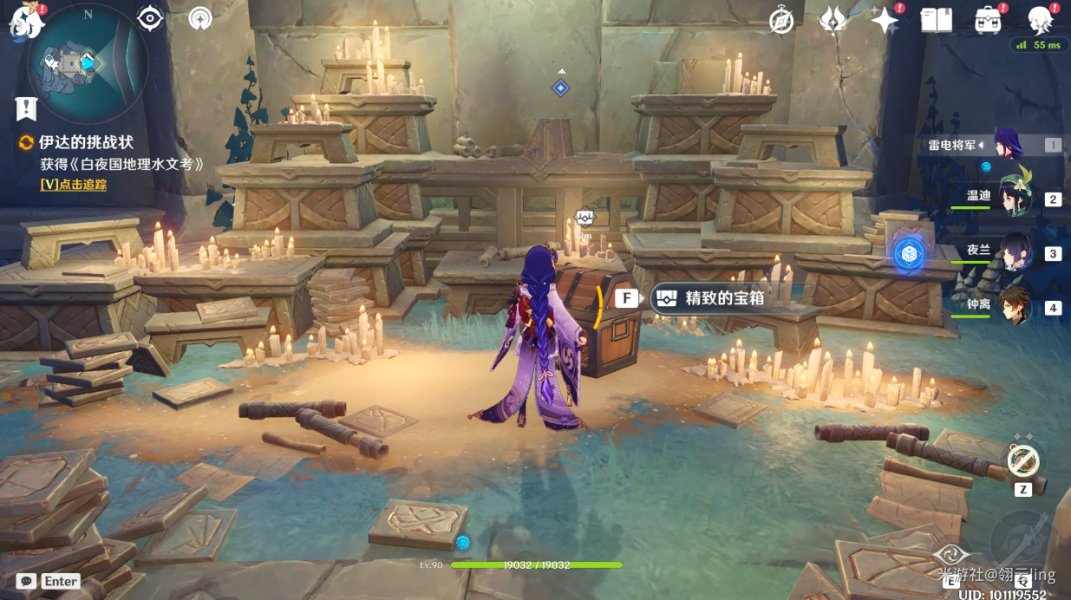Activate the elemental sight eye icon

pyautogui.click(x=150, y=18)
